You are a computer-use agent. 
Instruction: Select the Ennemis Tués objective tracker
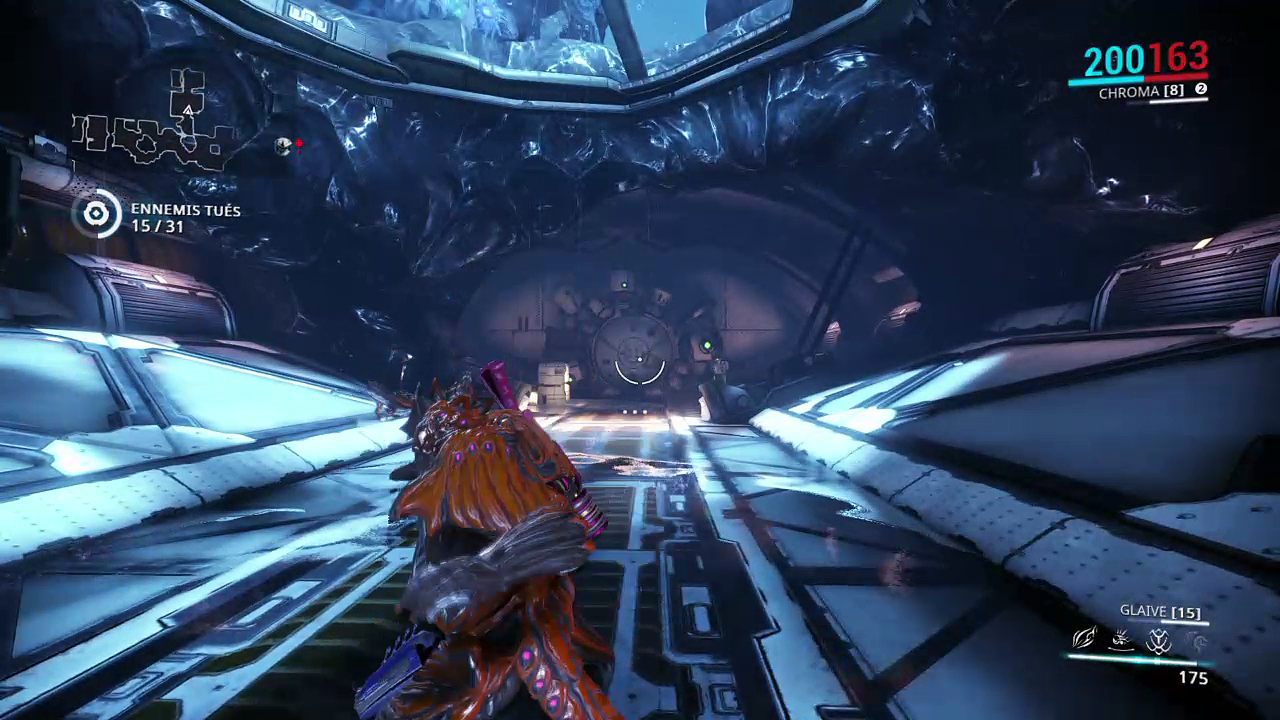pyautogui.click(x=159, y=218)
